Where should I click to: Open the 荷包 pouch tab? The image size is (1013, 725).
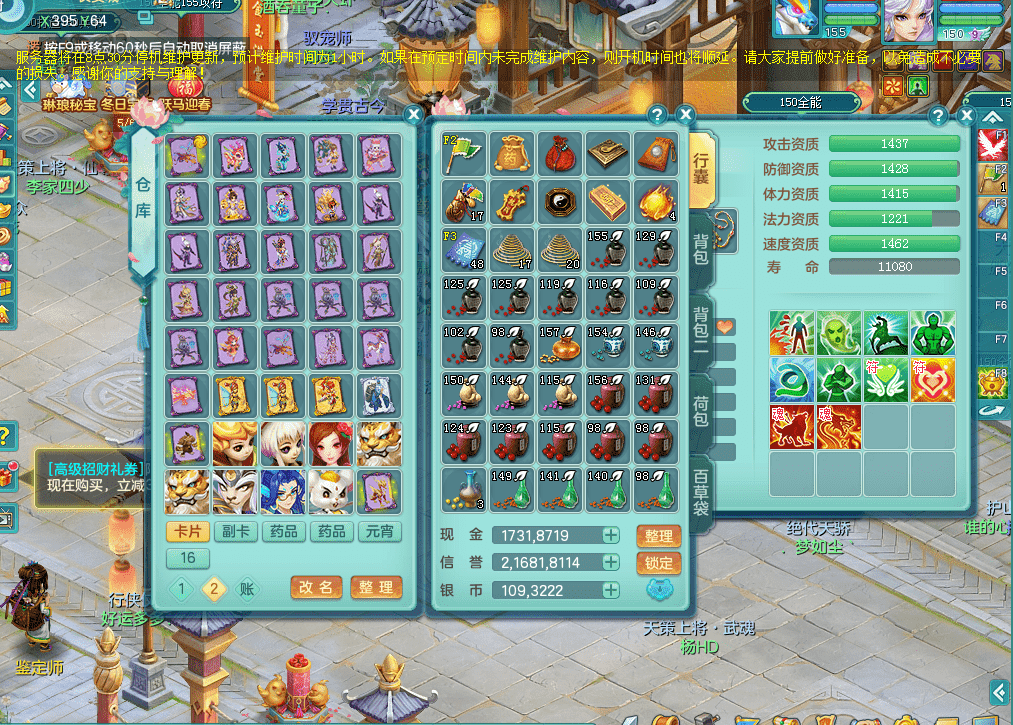click(x=701, y=412)
